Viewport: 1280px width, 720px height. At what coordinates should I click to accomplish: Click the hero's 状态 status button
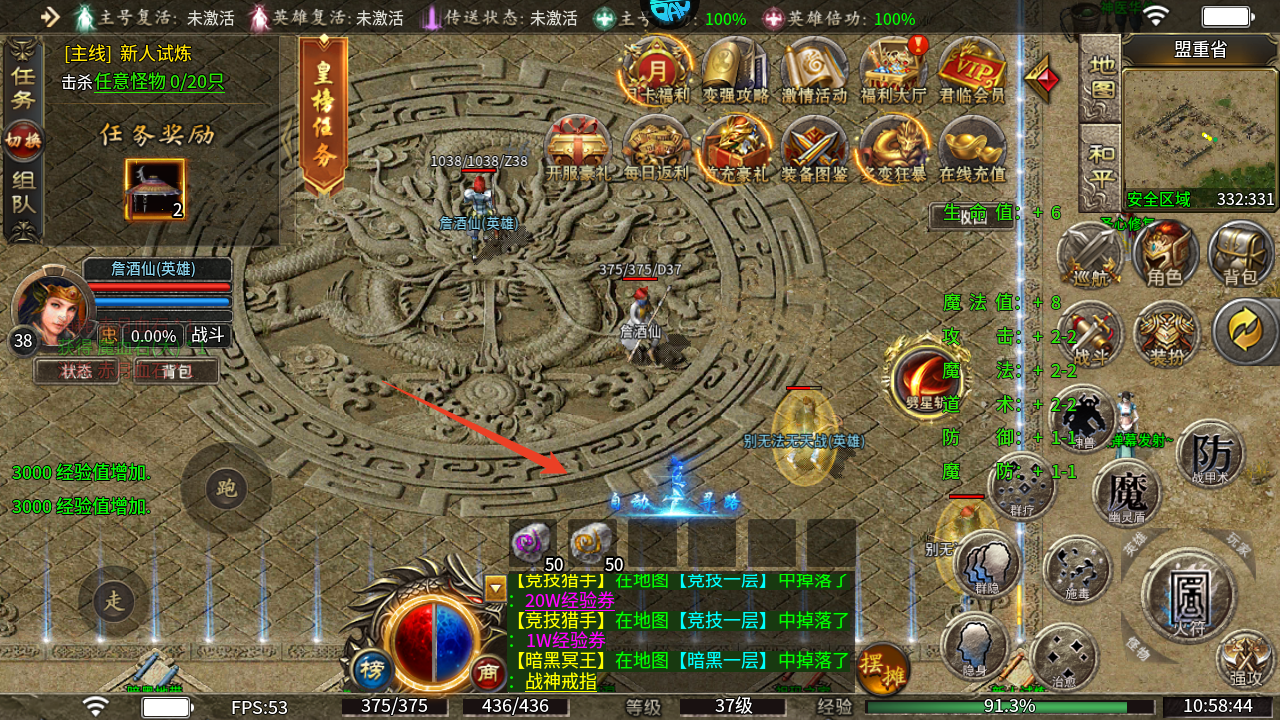click(x=76, y=371)
